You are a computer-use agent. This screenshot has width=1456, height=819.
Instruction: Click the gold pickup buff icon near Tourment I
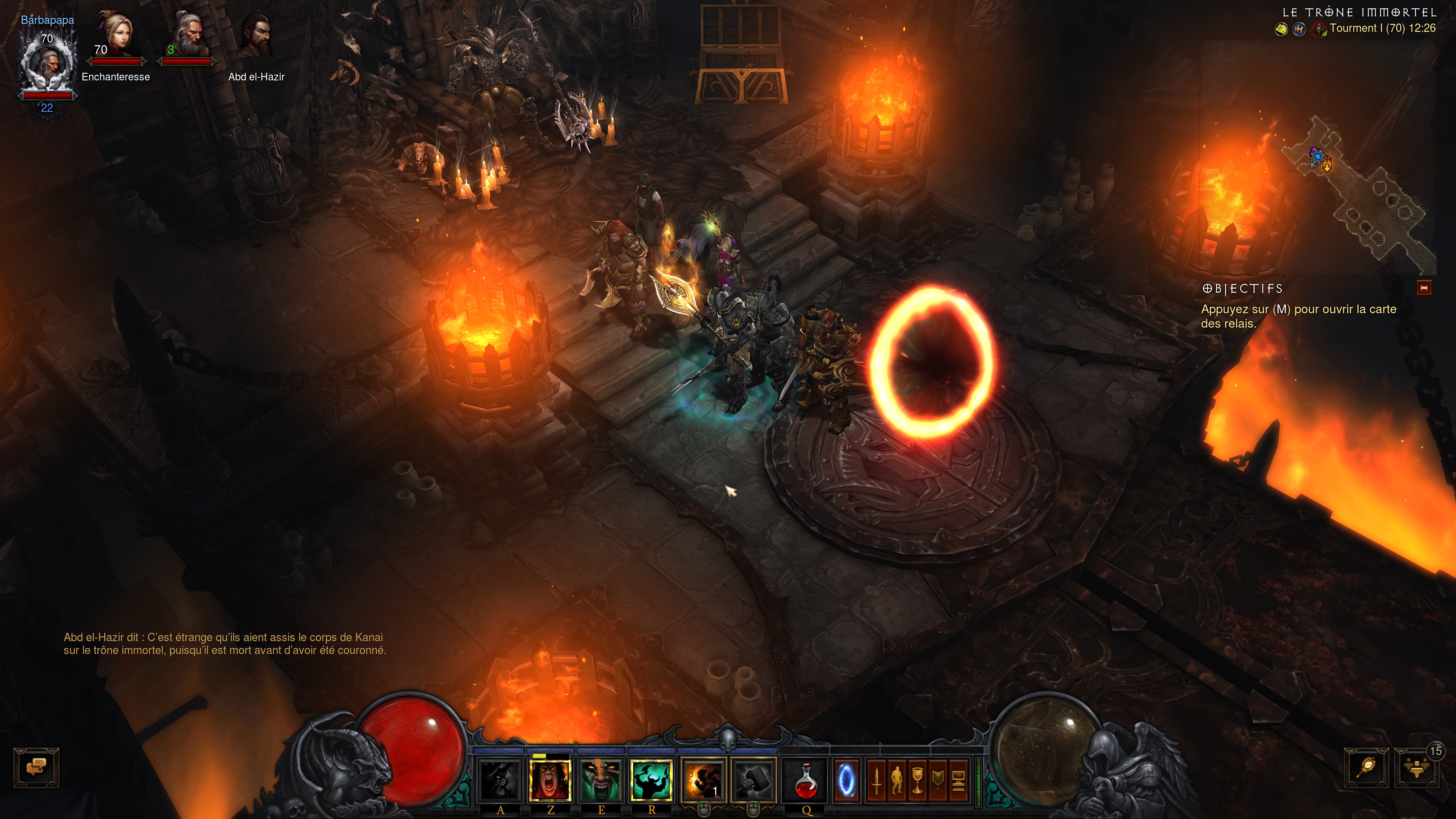tap(1282, 30)
